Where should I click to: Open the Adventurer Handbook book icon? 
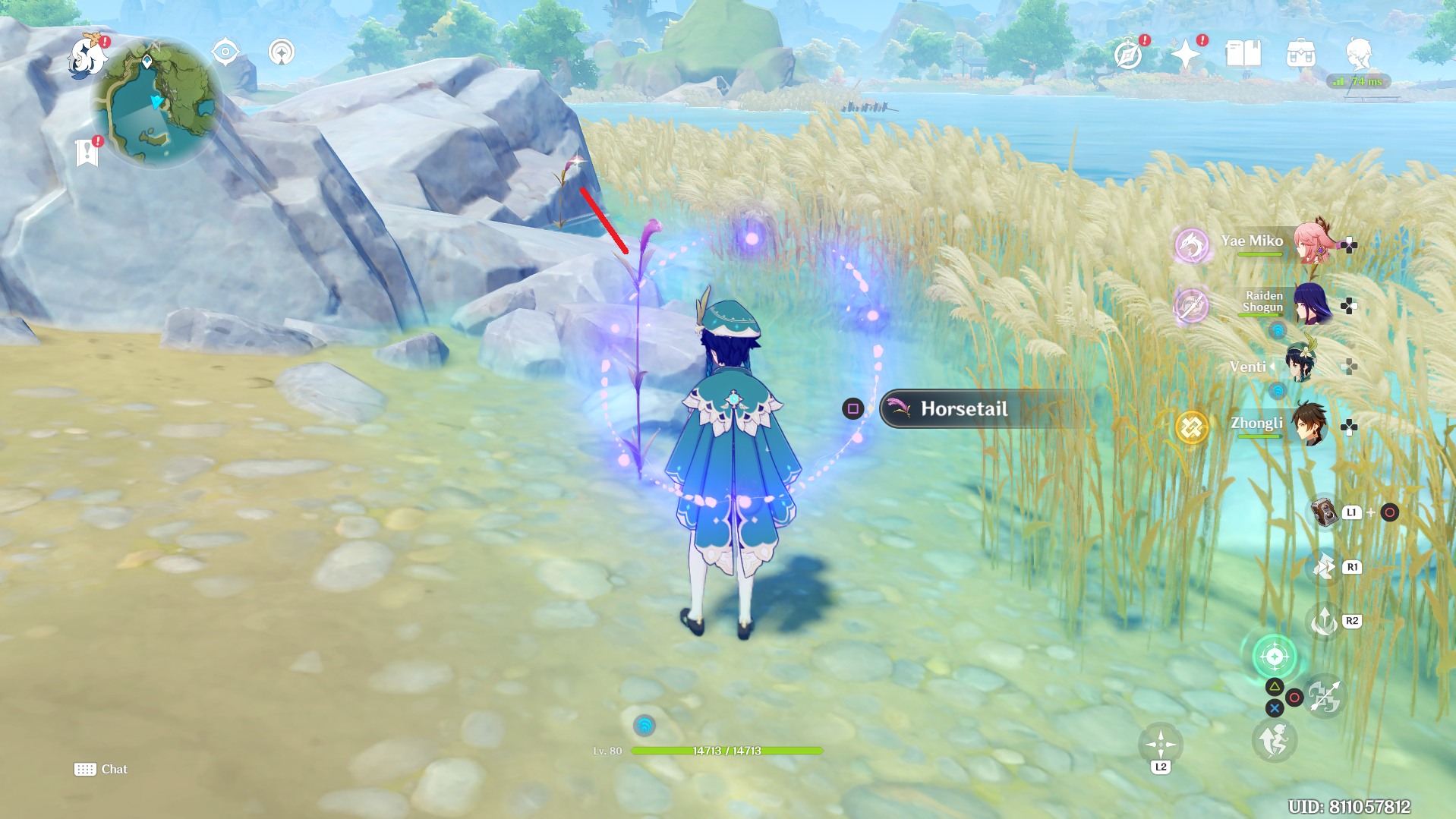point(1243,54)
